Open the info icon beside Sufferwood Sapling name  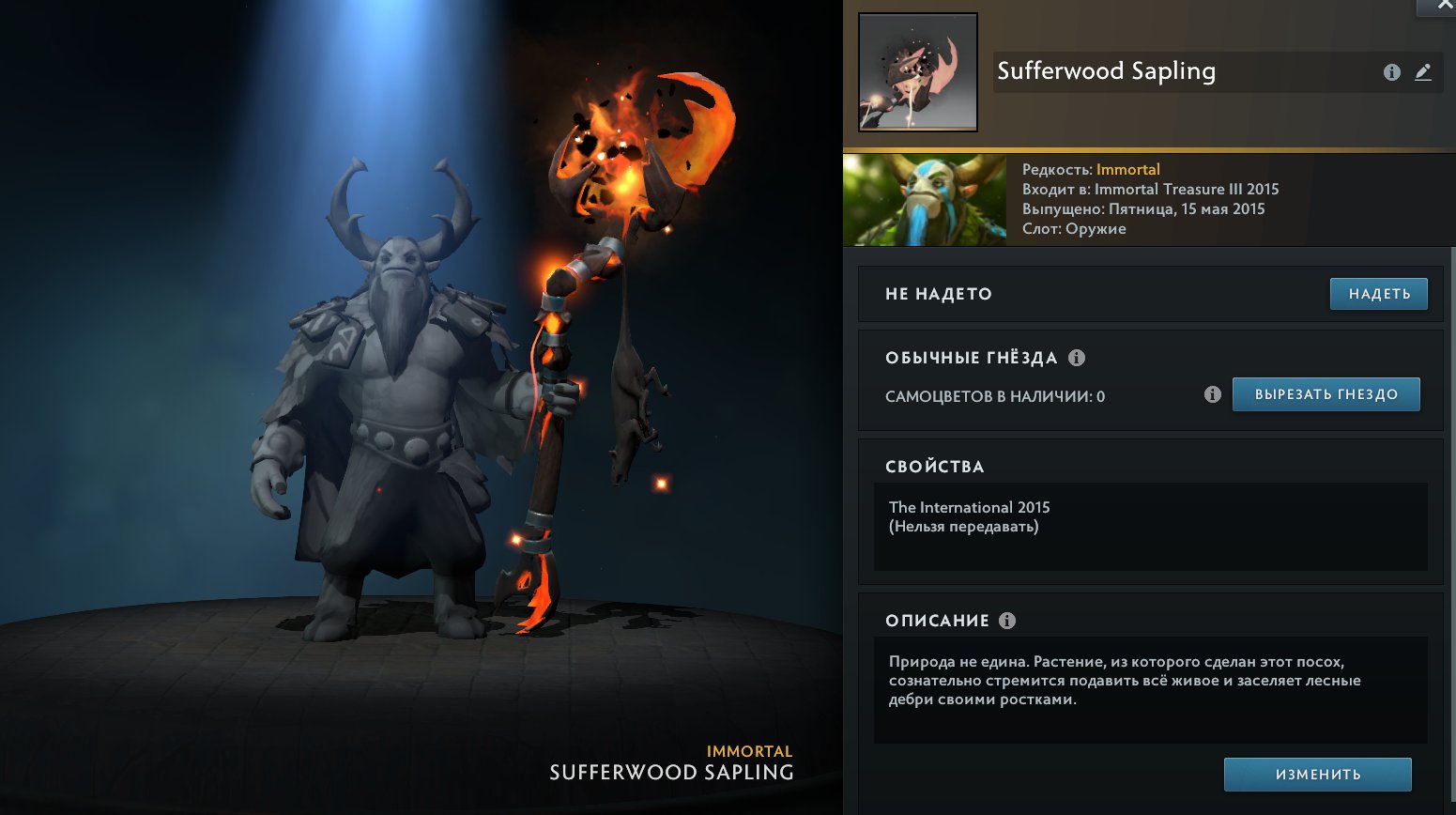(x=1392, y=71)
